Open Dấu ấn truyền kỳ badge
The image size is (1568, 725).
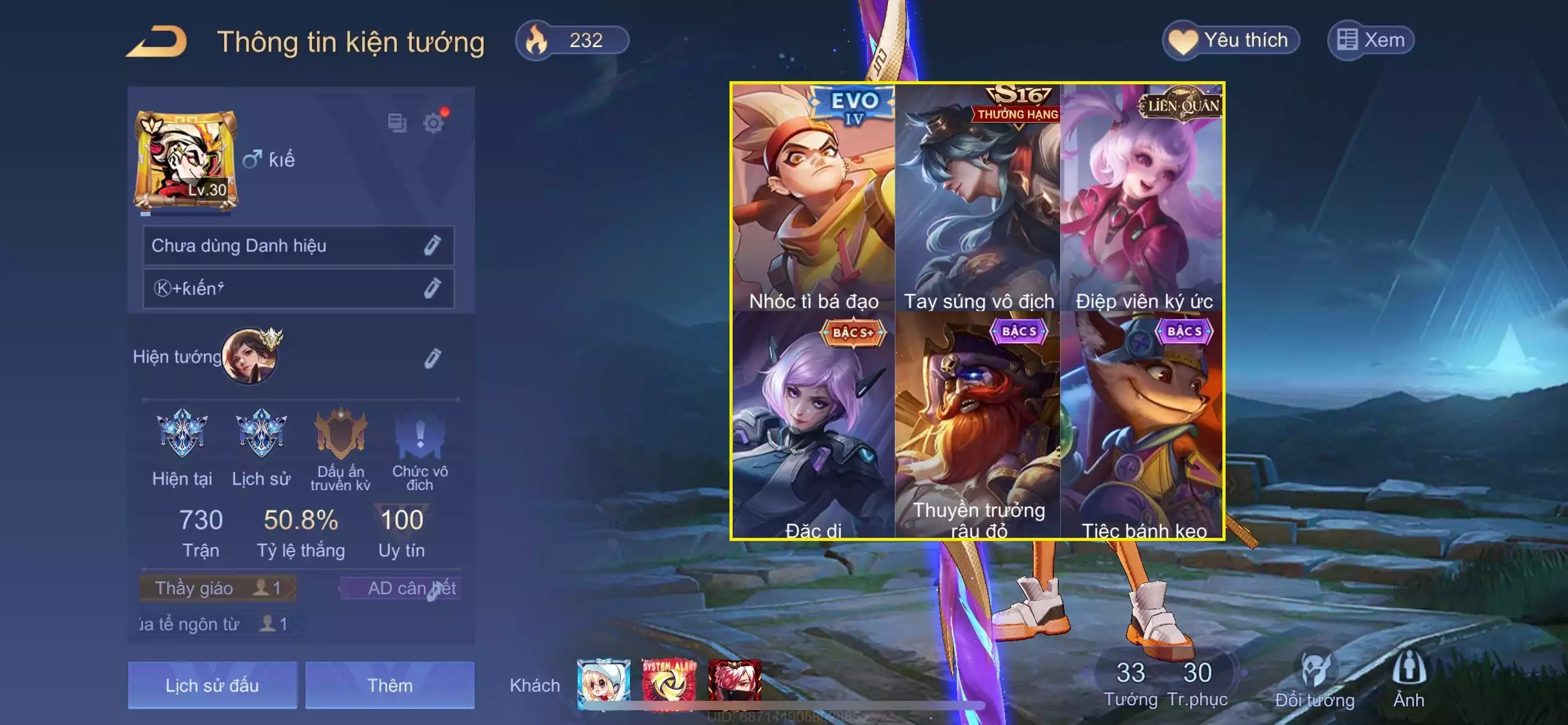click(341, 437)
